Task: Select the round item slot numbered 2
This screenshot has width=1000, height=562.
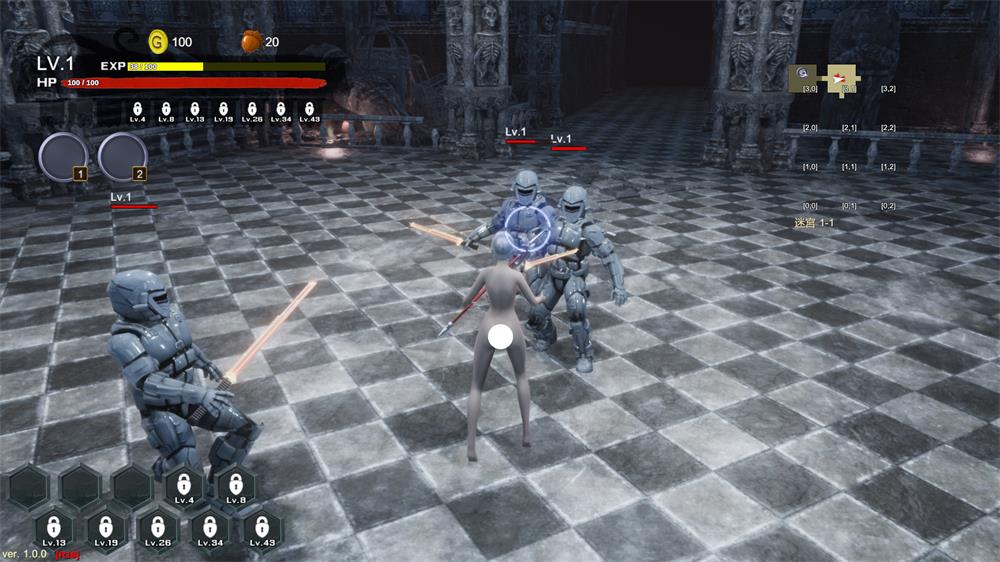Action: pos(122,157)
